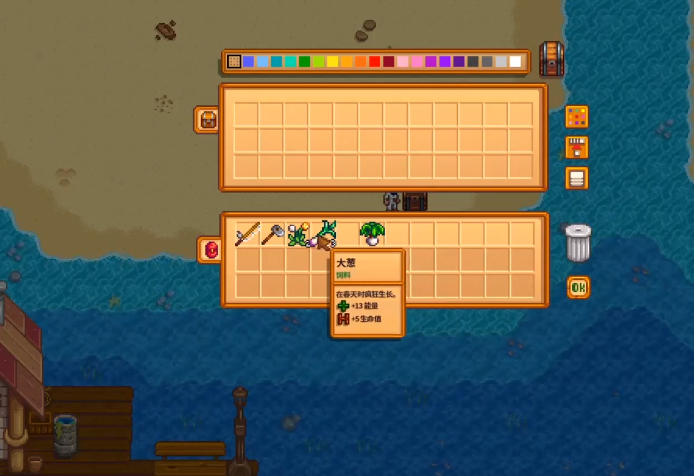Choose the pale pink color swatch
694x476 pixels.
click(x=403, y=62)
